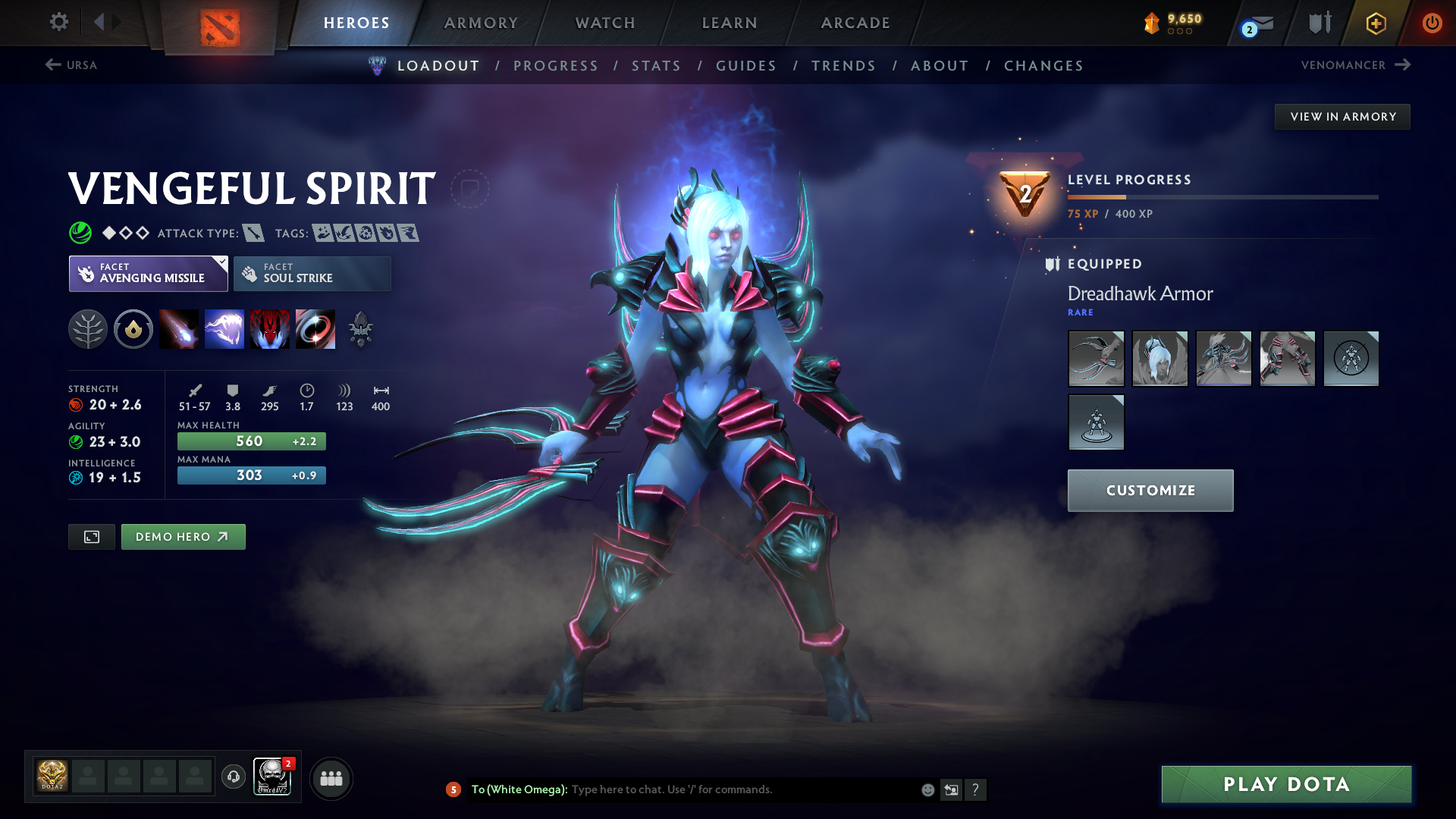Open the Arcade tab

[x=855, y=23]
